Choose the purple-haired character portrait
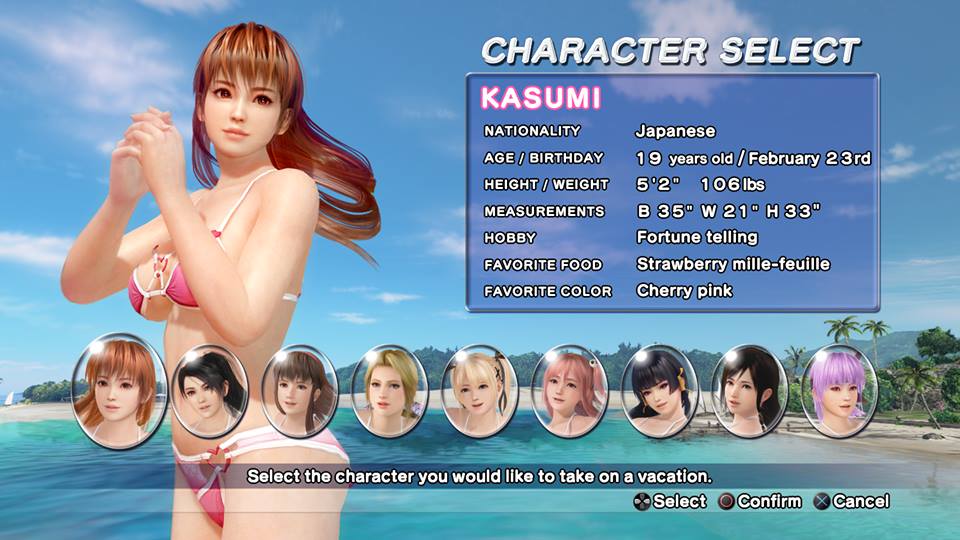The height and width of the screenshot is (540, 960). point(839,391)
